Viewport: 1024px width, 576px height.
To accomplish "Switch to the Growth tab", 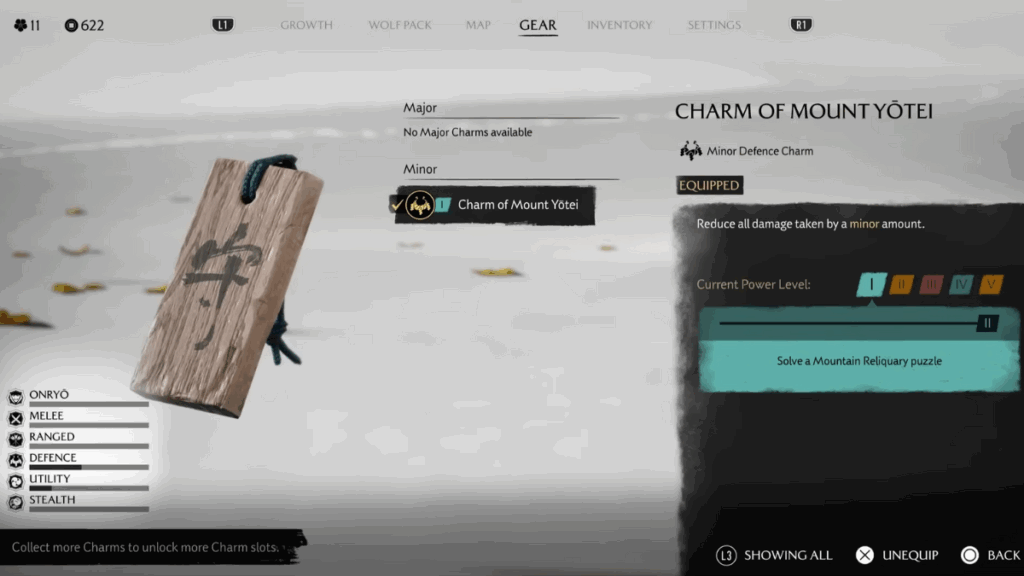I will 306,25.
